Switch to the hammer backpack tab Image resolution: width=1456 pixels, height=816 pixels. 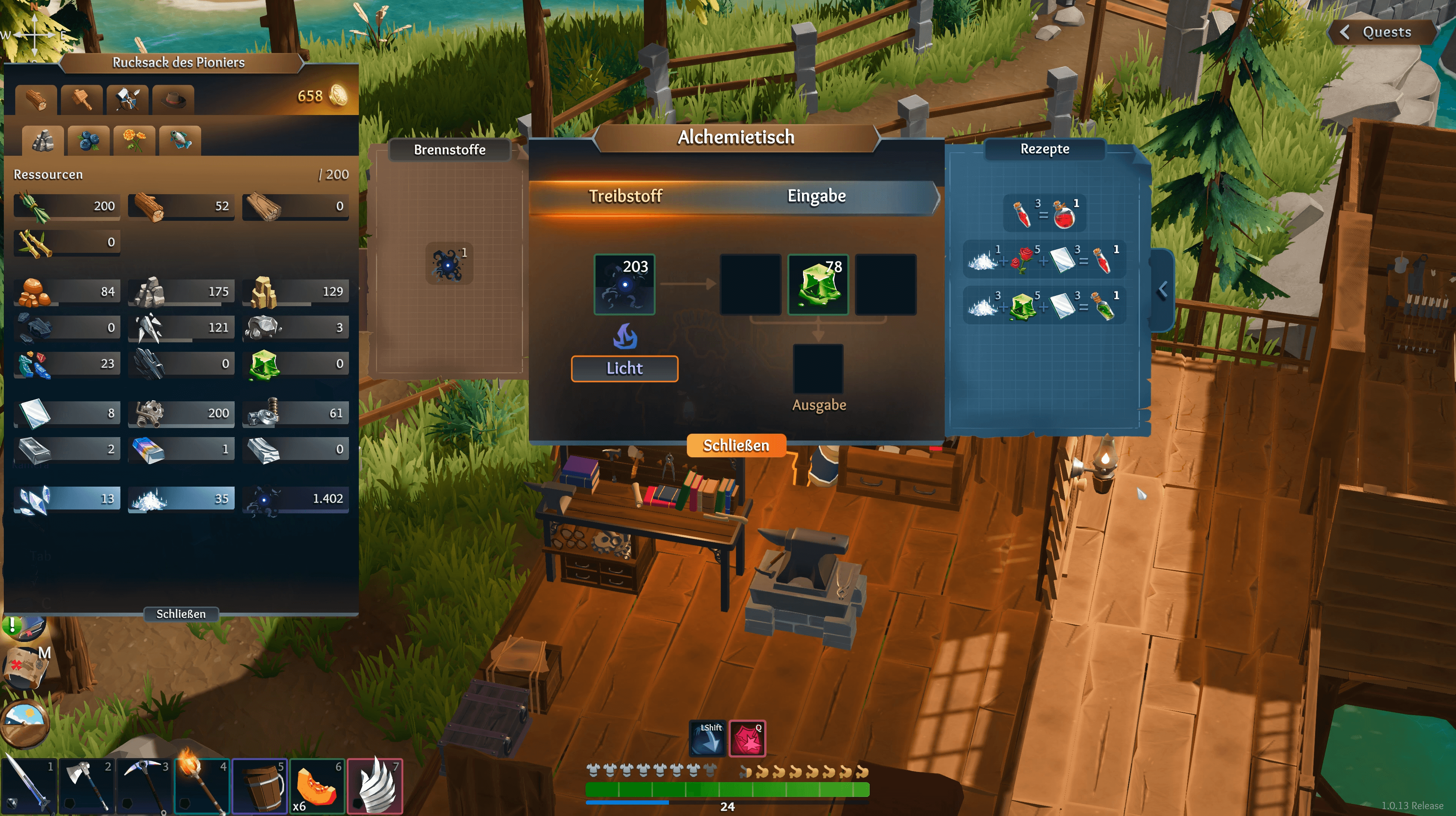click(82, 100)
